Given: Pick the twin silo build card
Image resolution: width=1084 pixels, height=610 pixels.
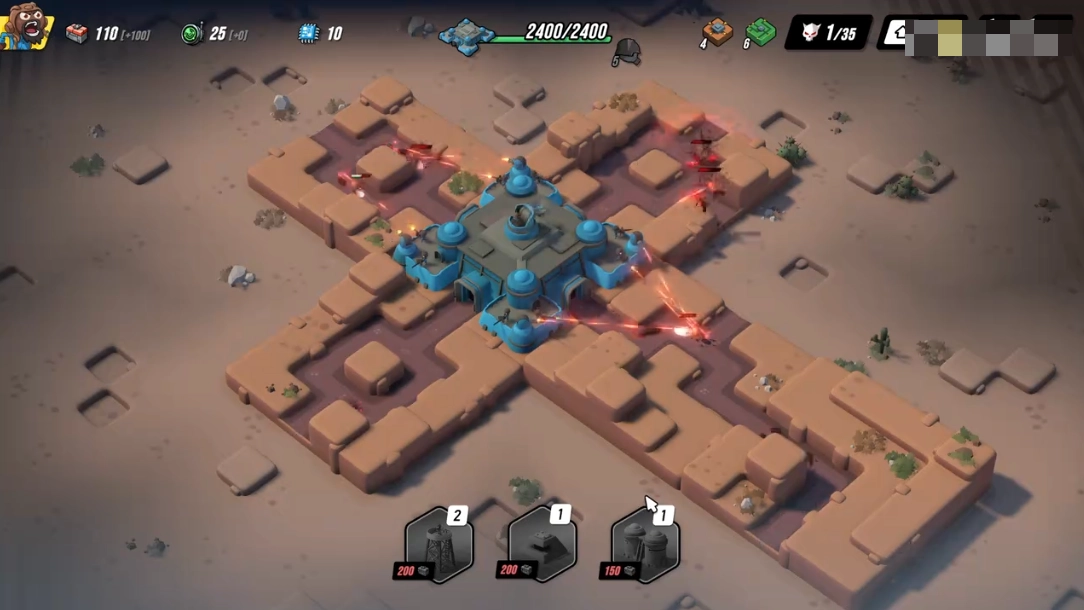Looking at the screenshot, I should click(645, 544).
